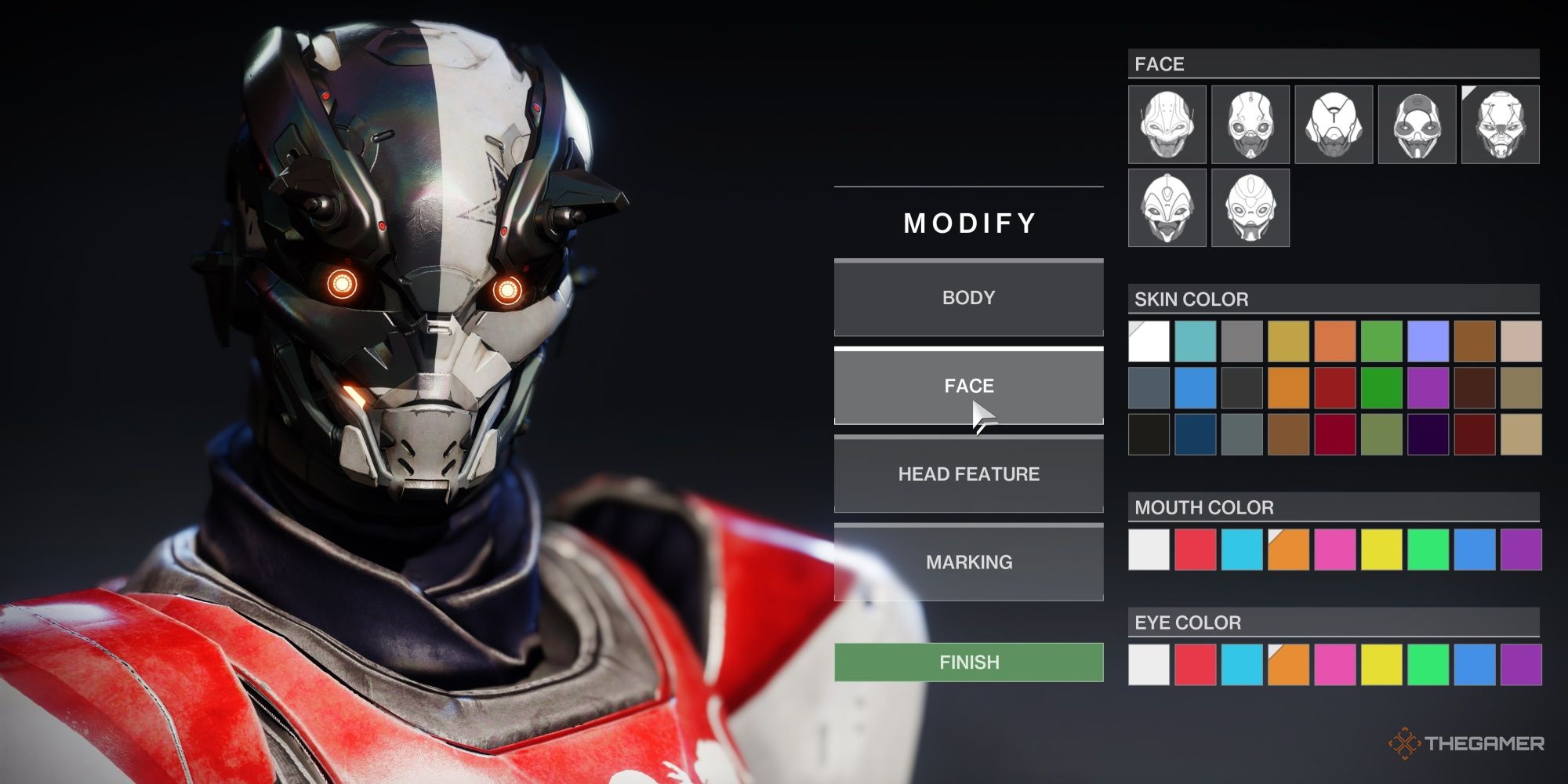Viewport: 1568px width, 784px height.
Task: Open the Marking customization section
Action: pyautogui.click(x=968, y=562)
